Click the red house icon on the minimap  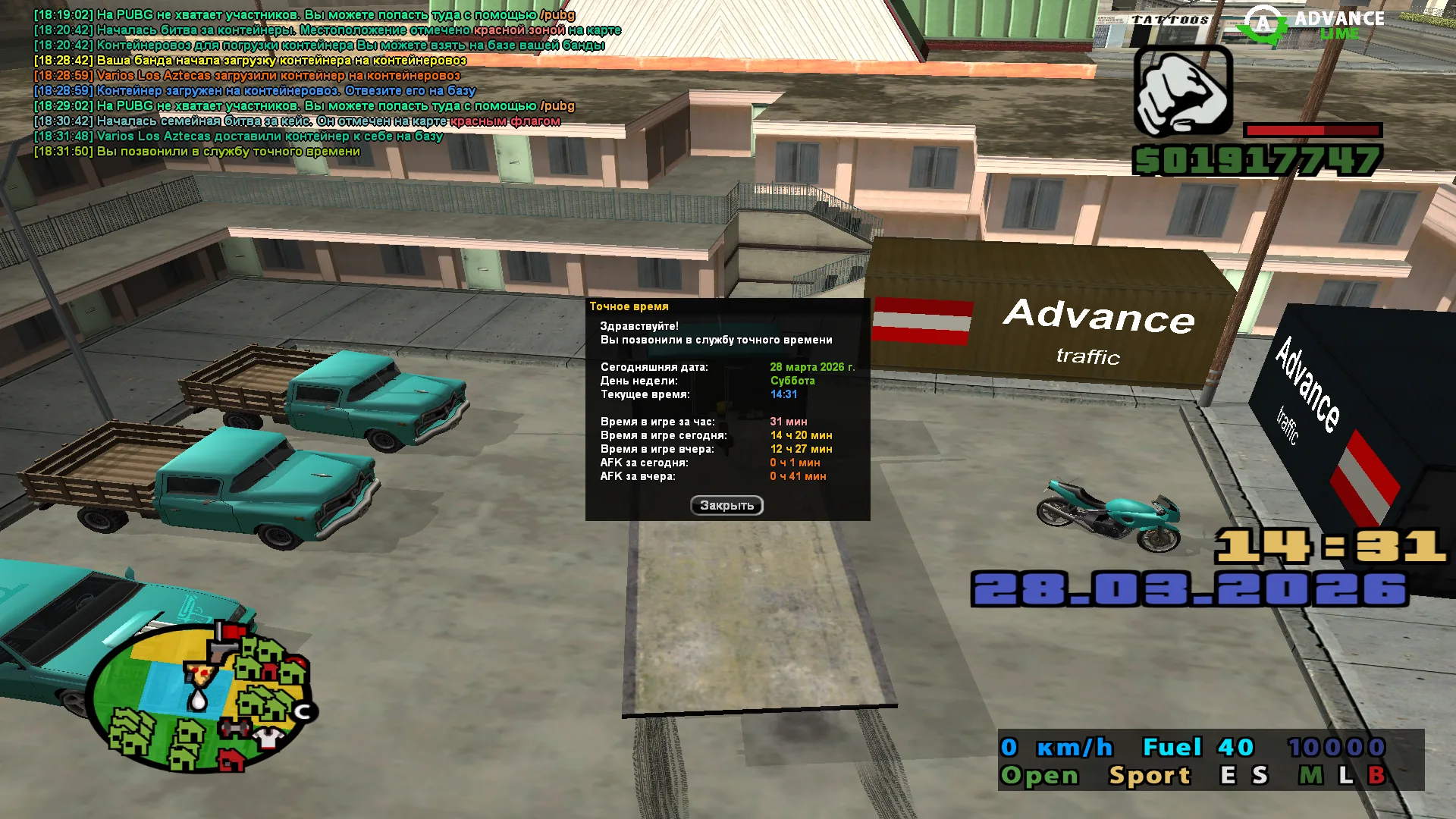pyautogui.click(x=231, y=760)
